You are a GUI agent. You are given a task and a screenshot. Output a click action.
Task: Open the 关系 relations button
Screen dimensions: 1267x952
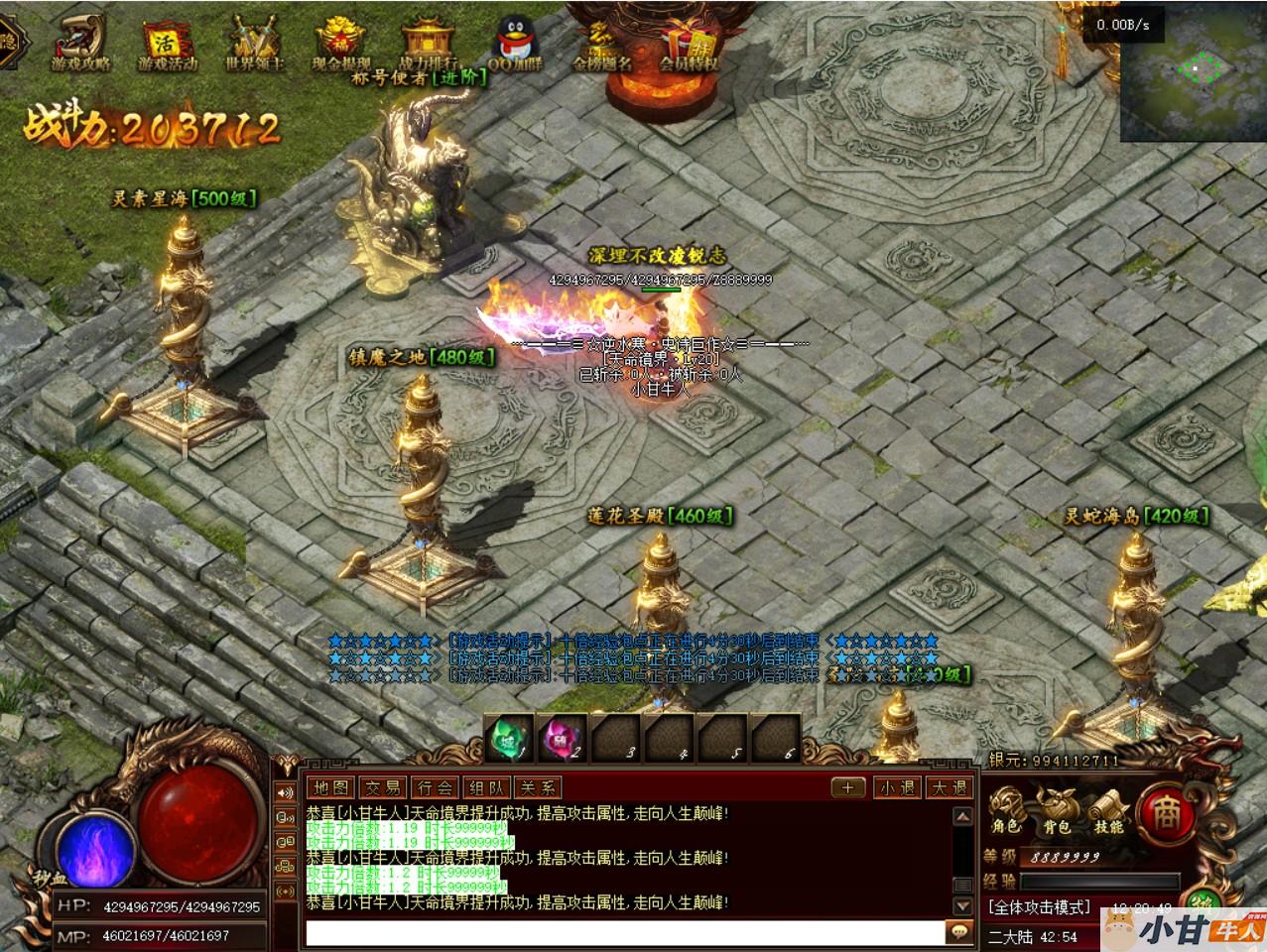[538, 787]
